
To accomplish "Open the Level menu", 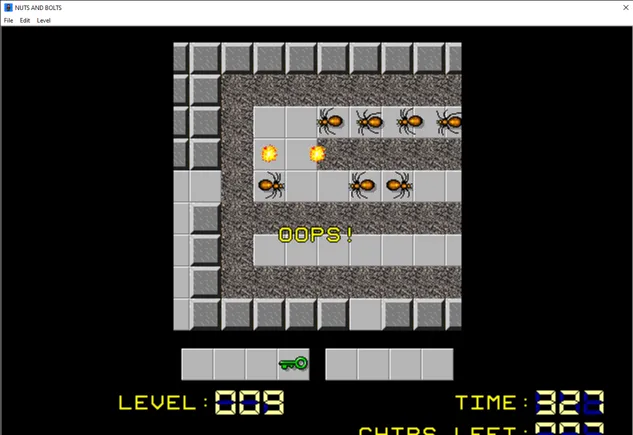I will coord(44,20).
